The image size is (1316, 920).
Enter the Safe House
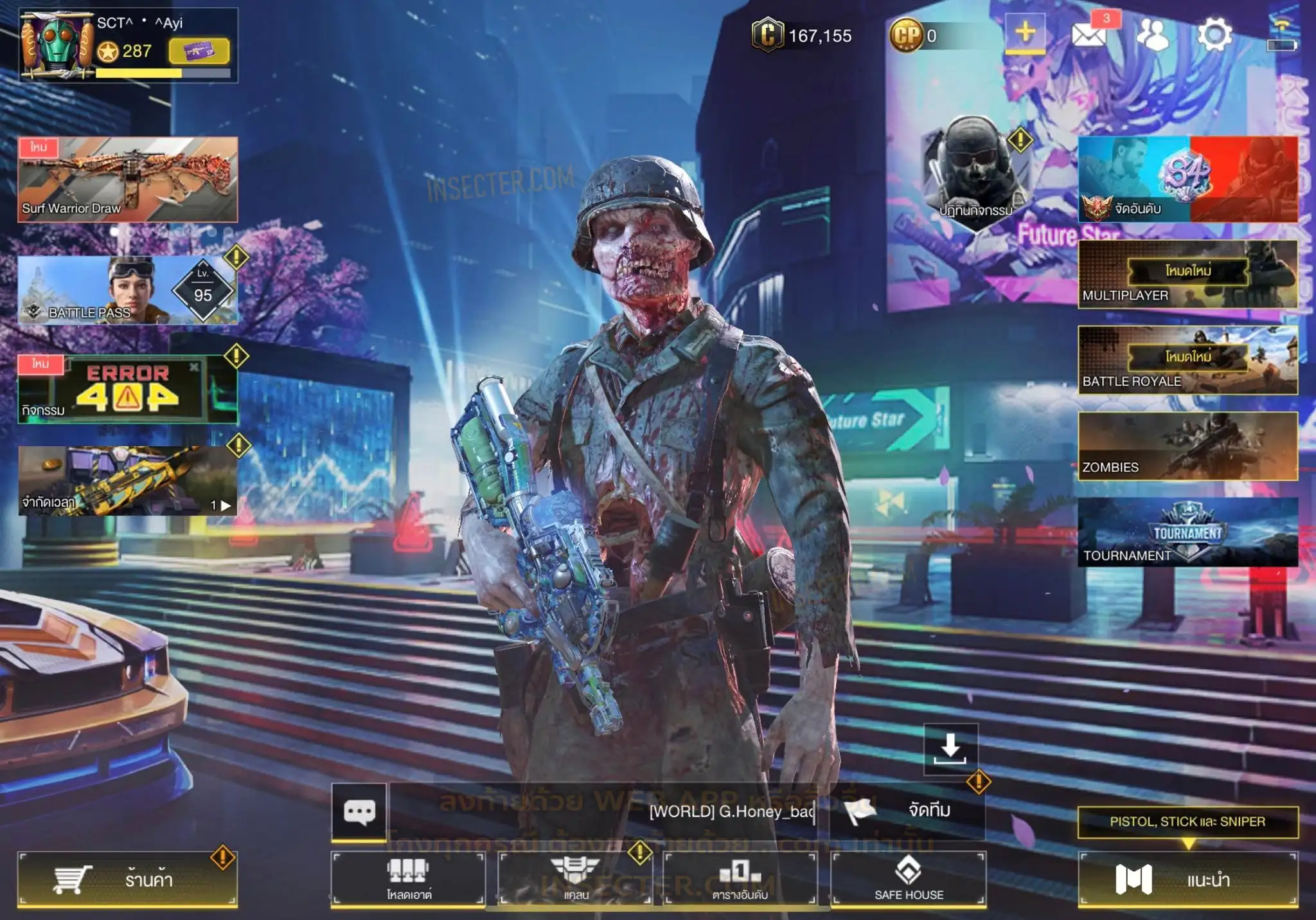(x=909, y=879)
